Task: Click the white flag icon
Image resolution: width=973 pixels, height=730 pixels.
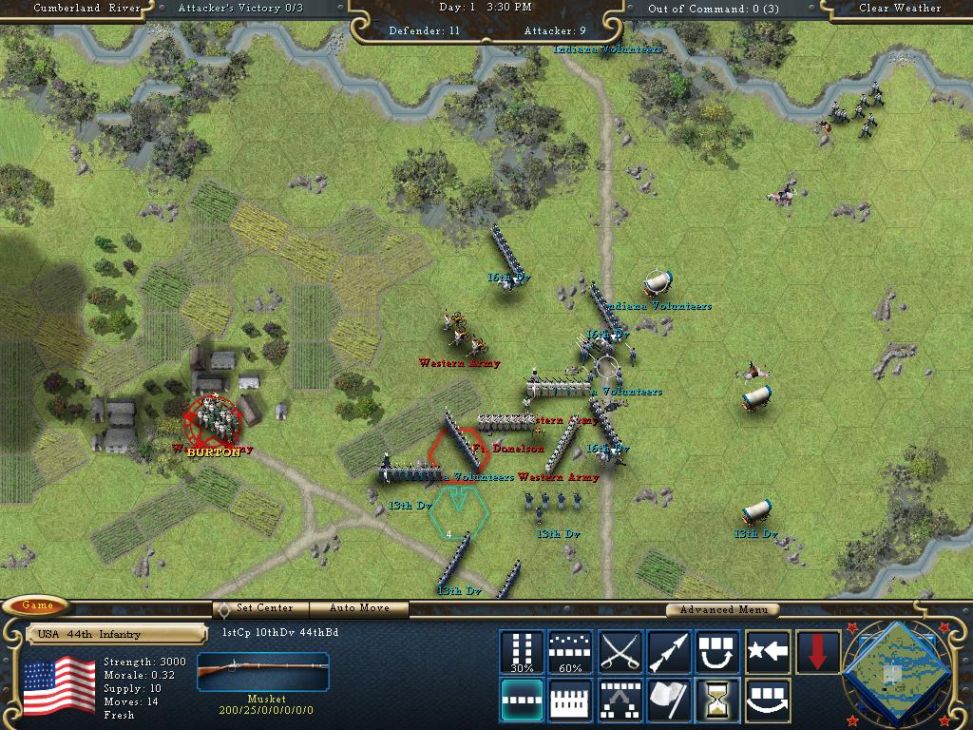Action: coord(669,700)
